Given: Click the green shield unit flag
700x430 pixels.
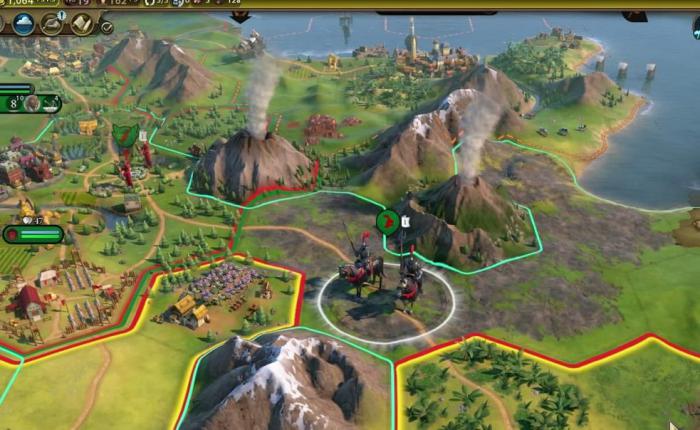Looking at the screenshot, I should [x=124, y=136].
